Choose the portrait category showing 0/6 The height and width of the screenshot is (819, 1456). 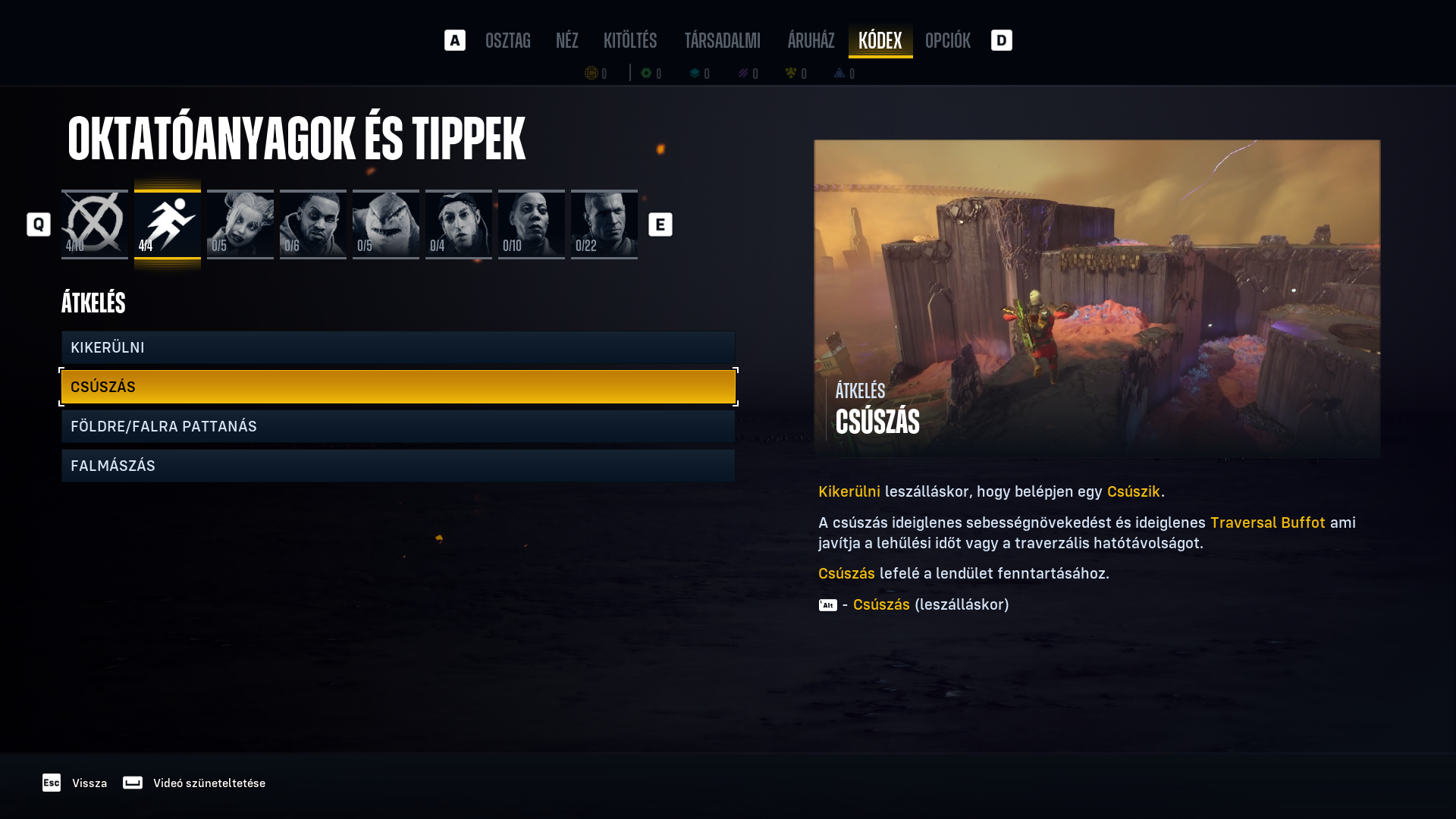(313, 224)
